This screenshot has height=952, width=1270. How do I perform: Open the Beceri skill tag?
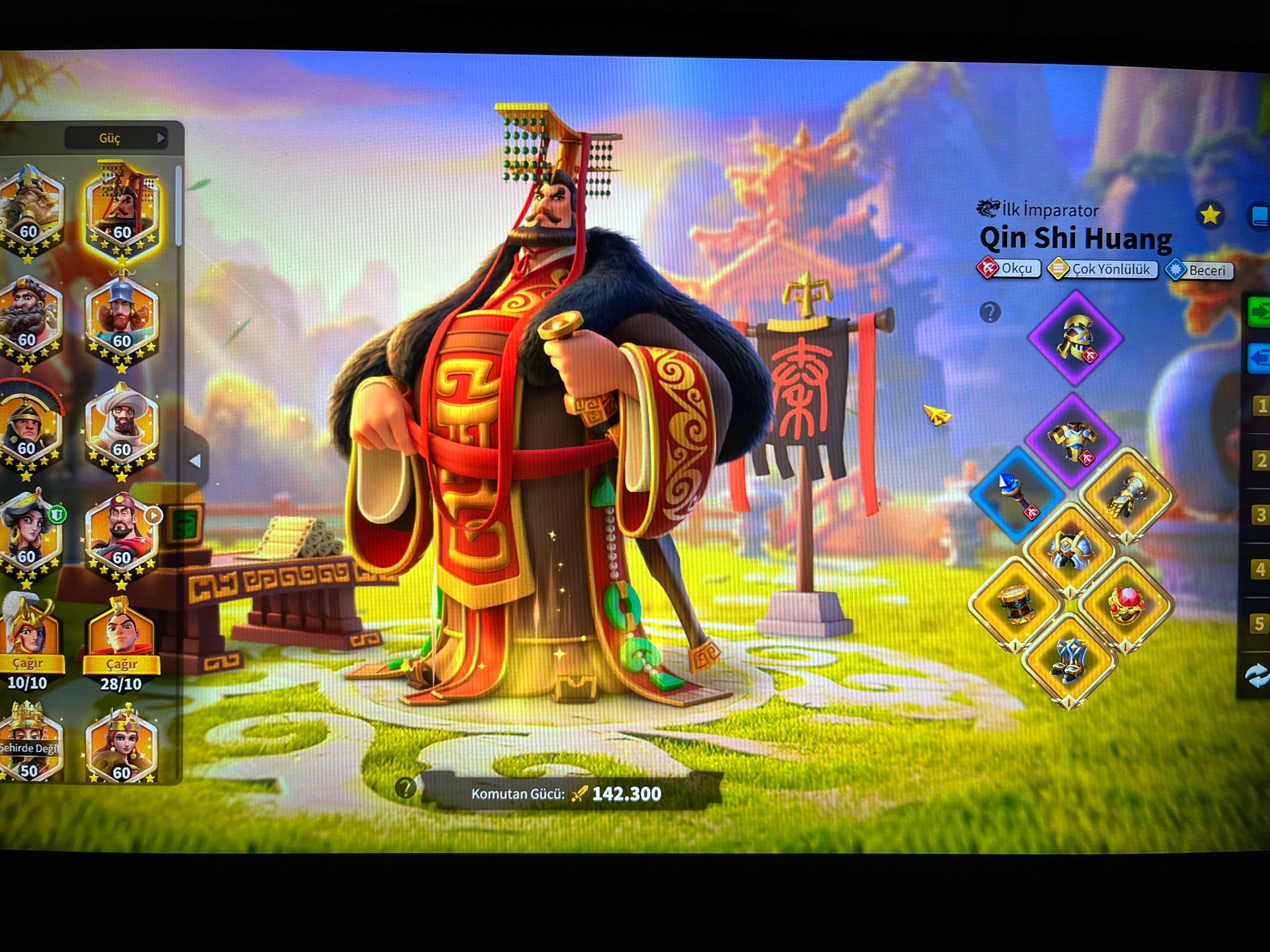pyautogui.click(x=1199, y=270)
